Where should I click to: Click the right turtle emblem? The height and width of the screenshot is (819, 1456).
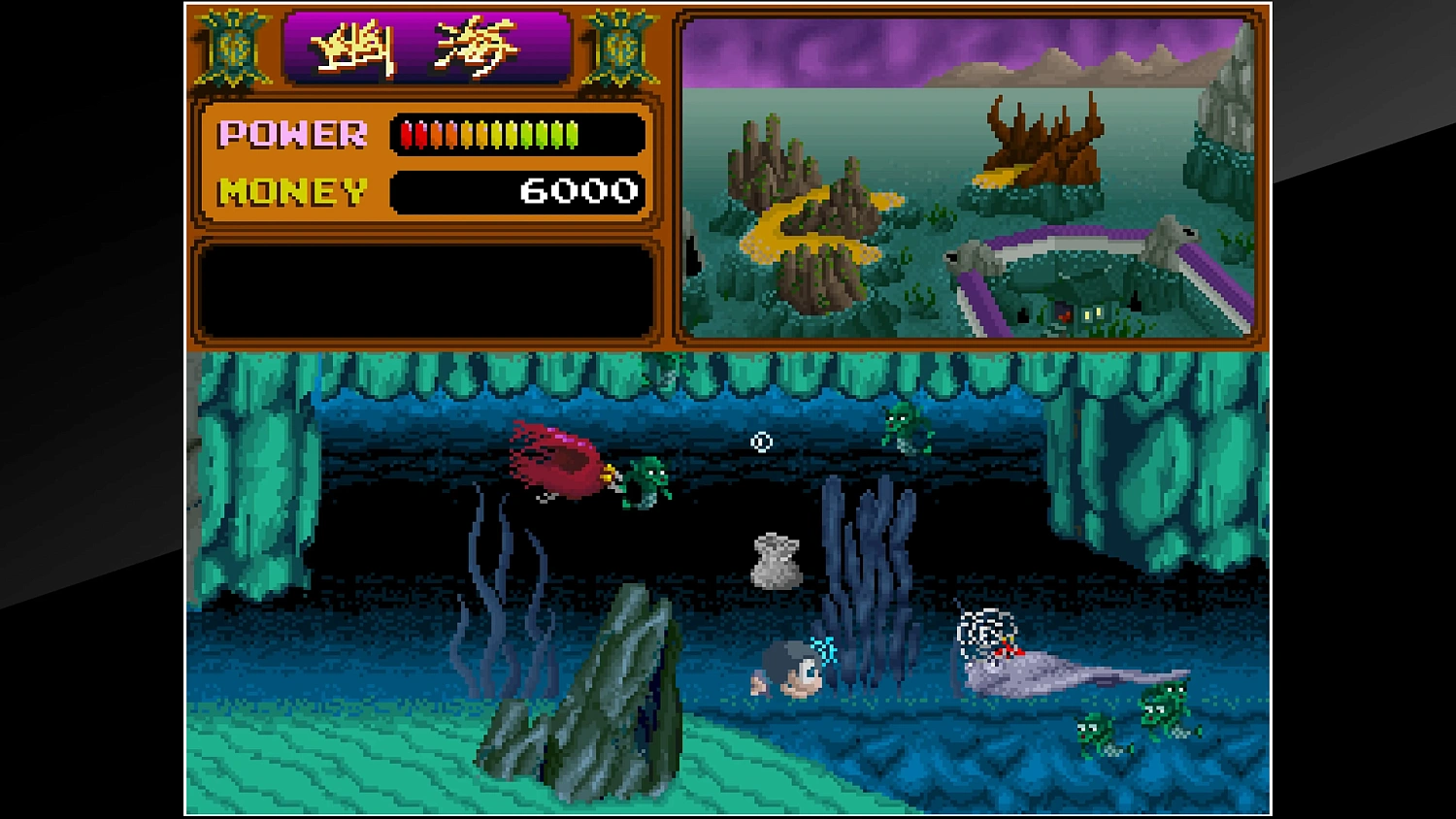(x=618, y=49)
